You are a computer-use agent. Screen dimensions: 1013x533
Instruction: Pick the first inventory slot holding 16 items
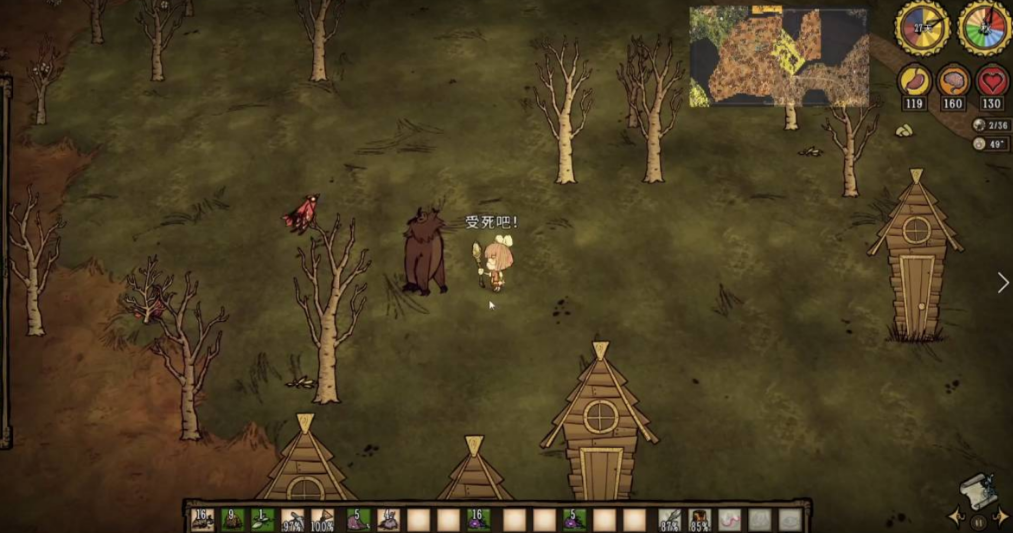(x=202, y=520)
